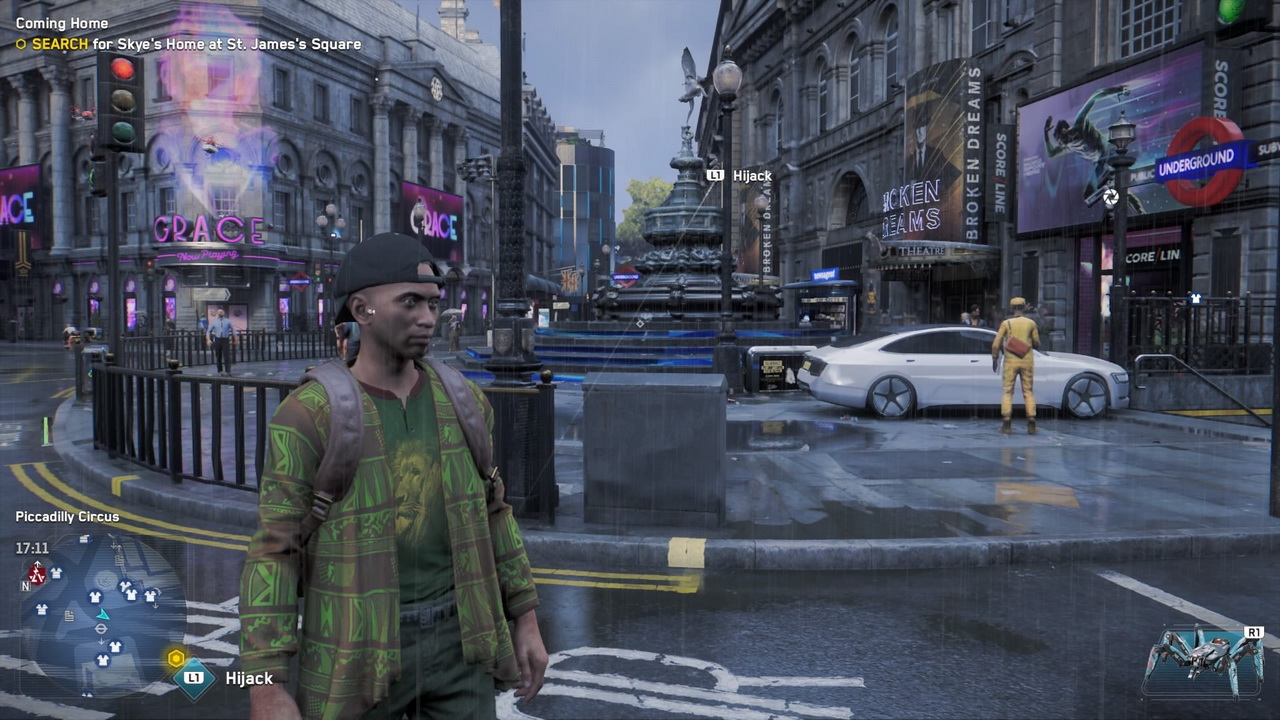This screenshot has height=720, width=1280.
Task: Click the yellow hexagon hijack target icon
Action: [x=176, y=658]
